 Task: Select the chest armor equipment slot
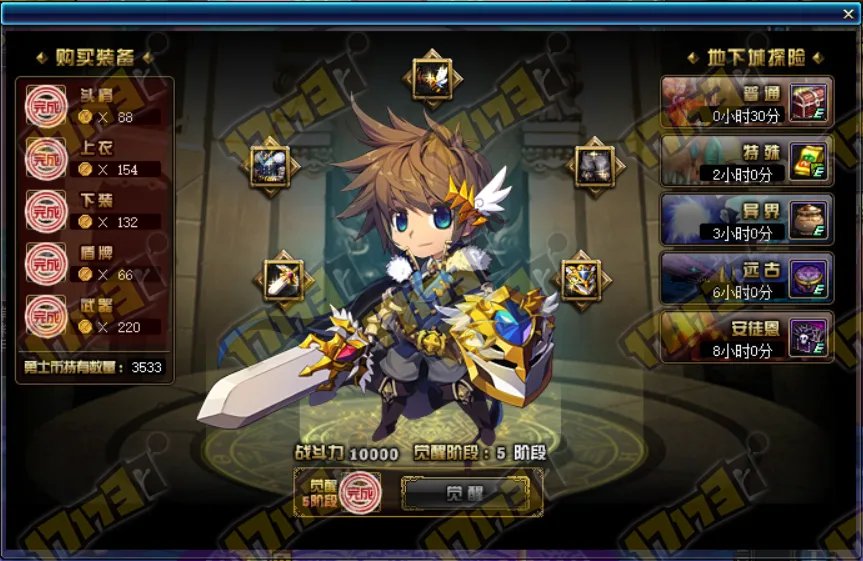(270, 164)
